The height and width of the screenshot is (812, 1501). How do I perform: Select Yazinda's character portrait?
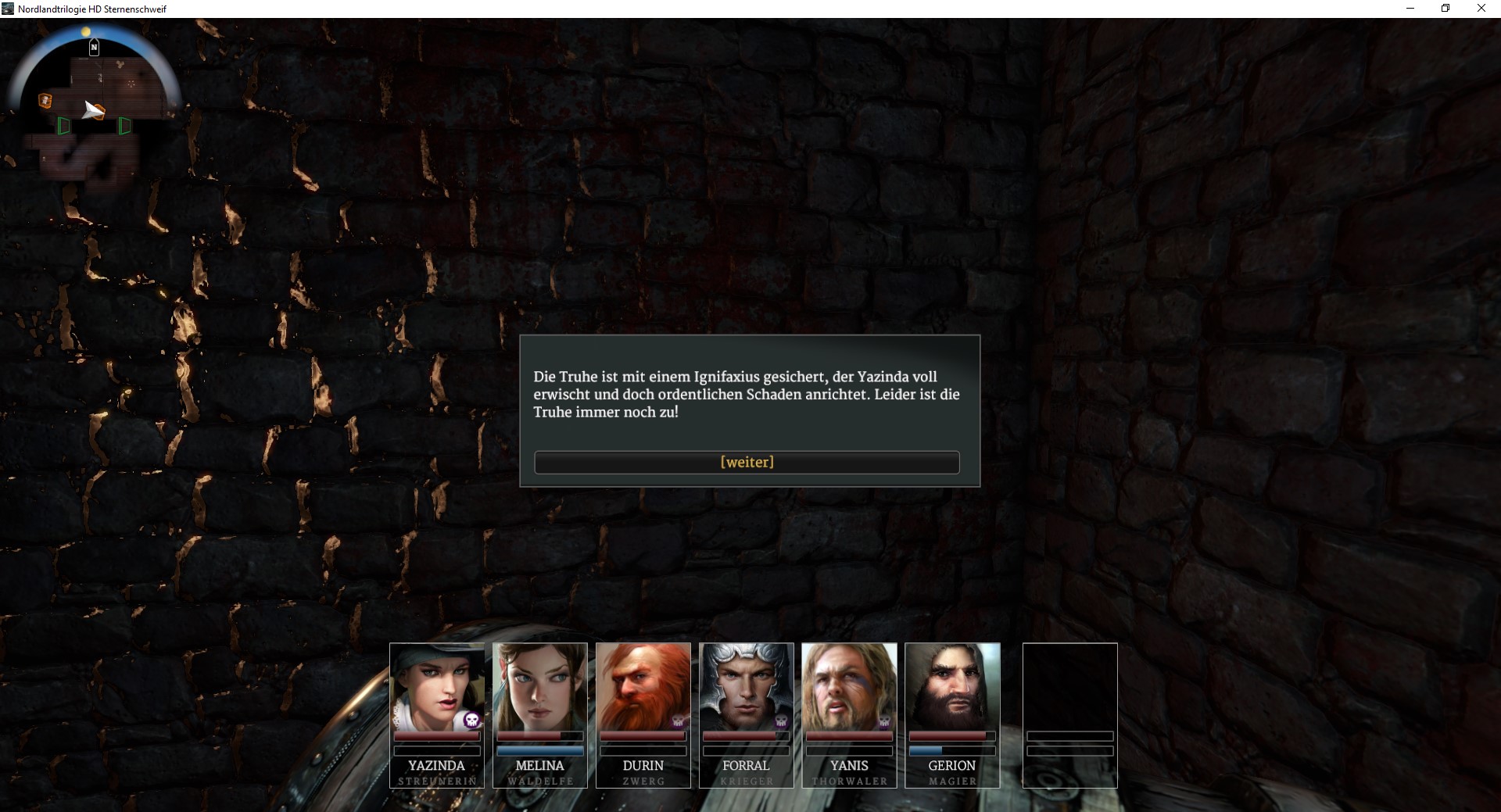tap(436, 685)
